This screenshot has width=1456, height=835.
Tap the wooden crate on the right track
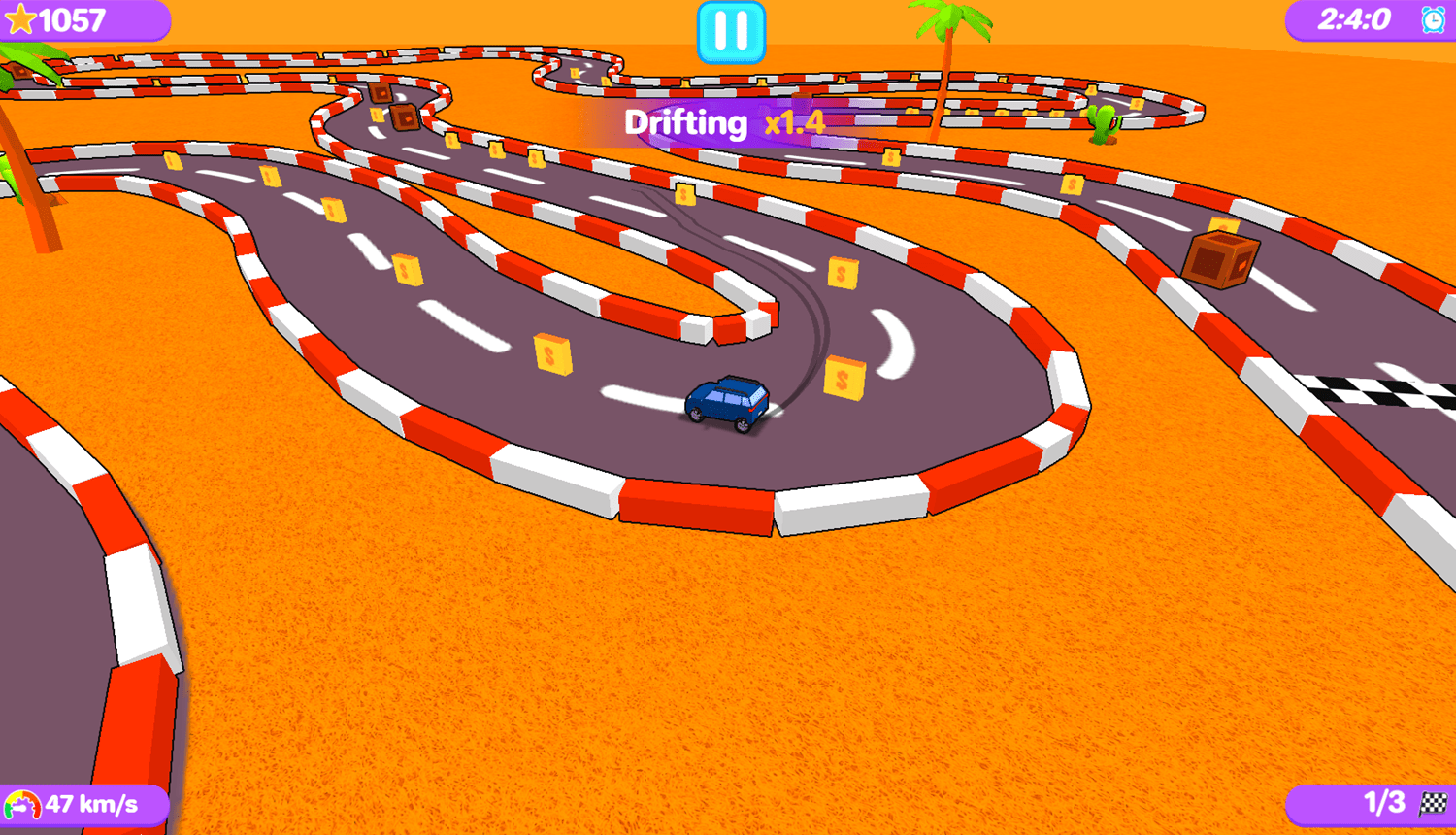(1221, 260)
